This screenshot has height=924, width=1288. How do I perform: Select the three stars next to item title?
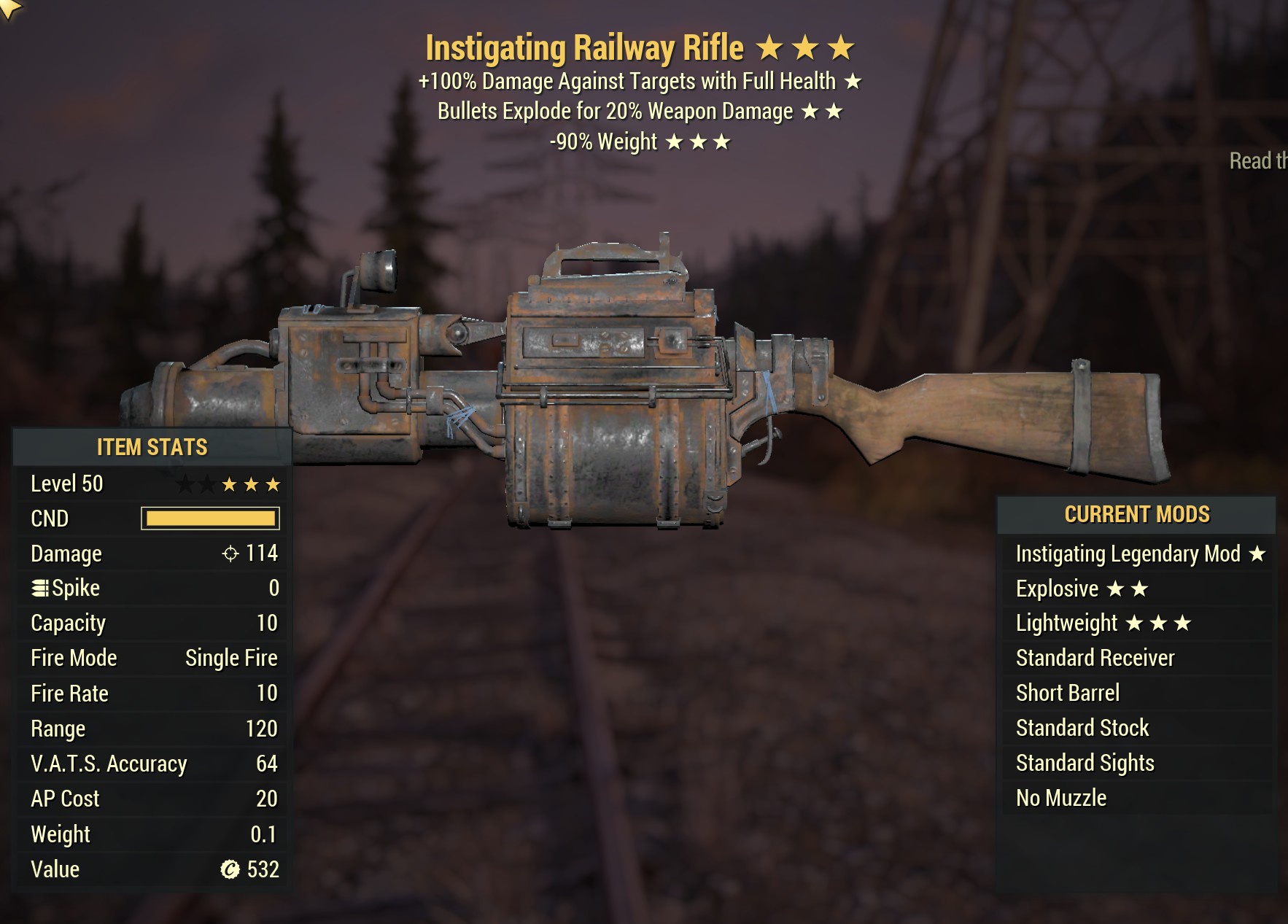click(x=806, y=46)
